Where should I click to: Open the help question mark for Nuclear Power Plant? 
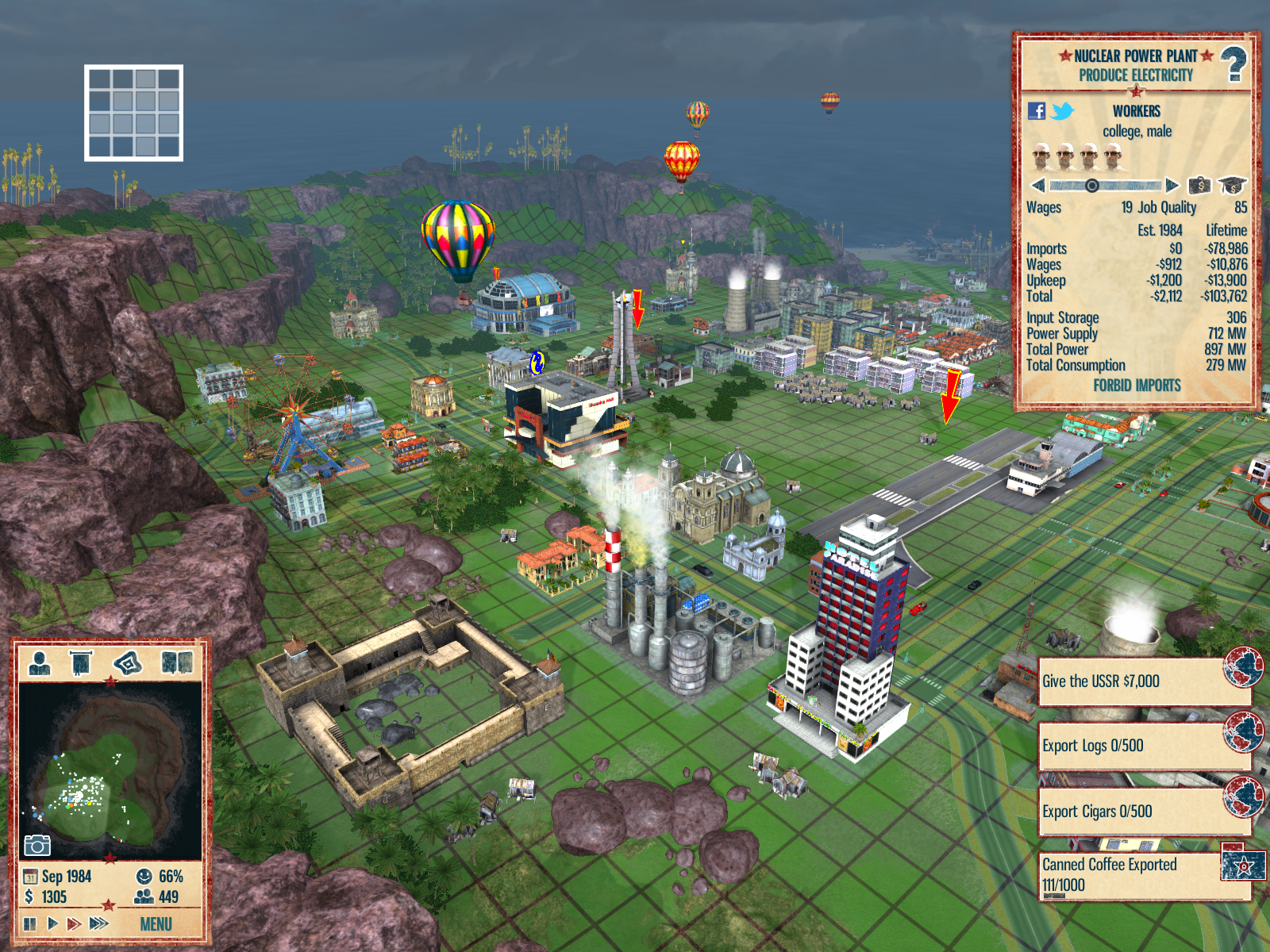click(x=1233, y=64)
